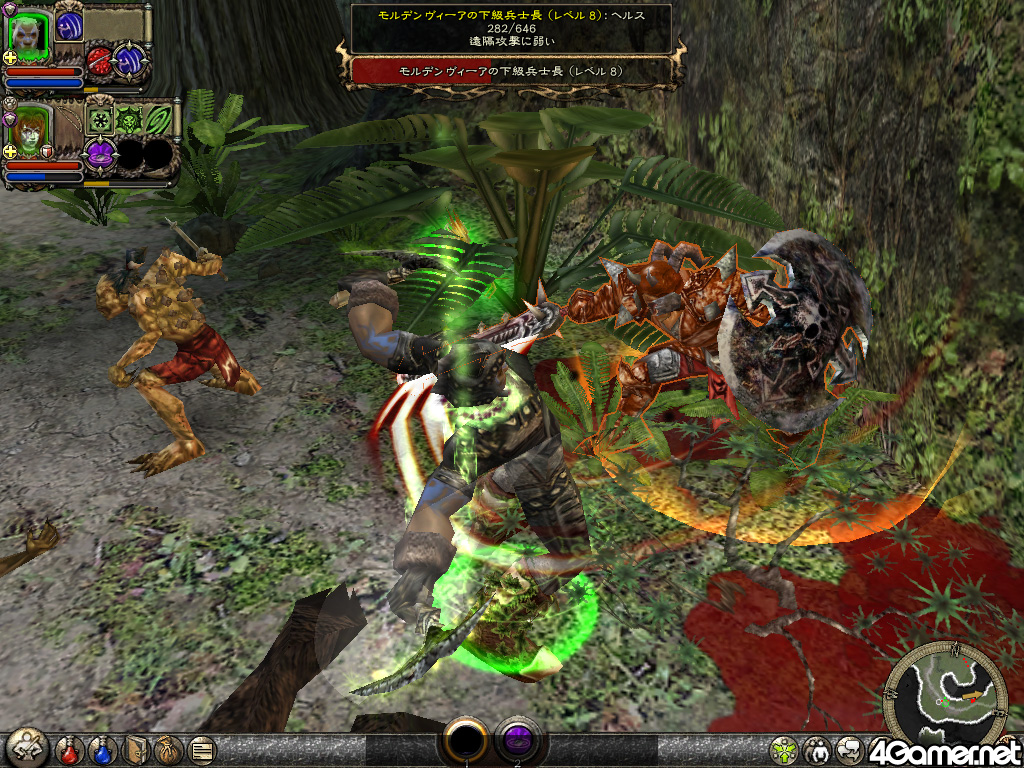
Task: Choose the green swirl spell slot
Action: (158, 121)
